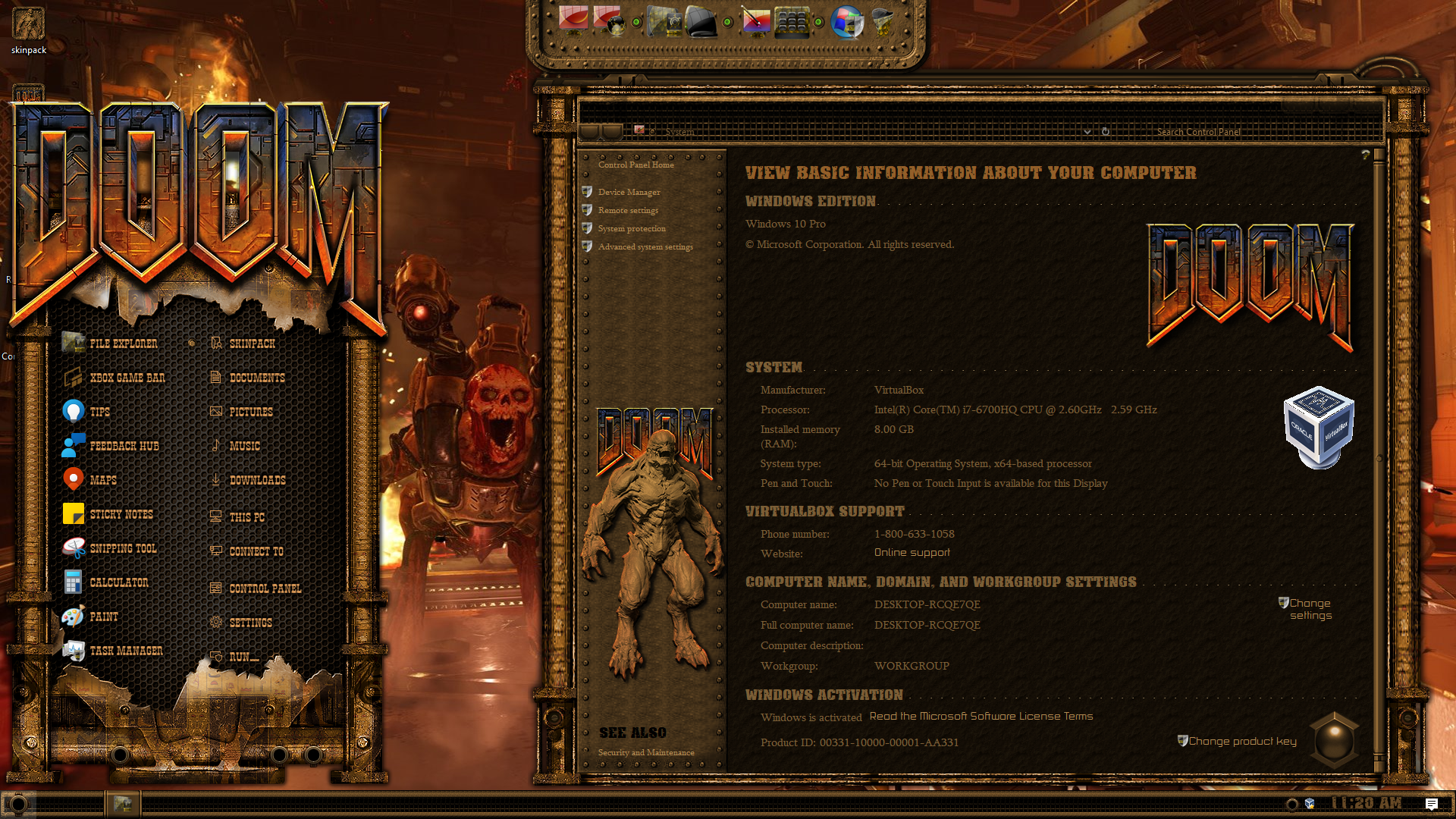
Task: Launch Task Manager entry
Action: pyautogui.click(x=126, y=651)
